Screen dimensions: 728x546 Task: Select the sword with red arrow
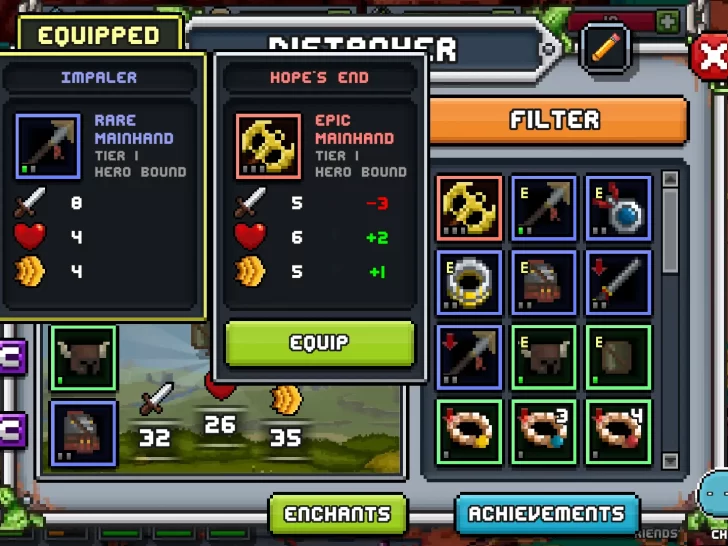point(619,283)
